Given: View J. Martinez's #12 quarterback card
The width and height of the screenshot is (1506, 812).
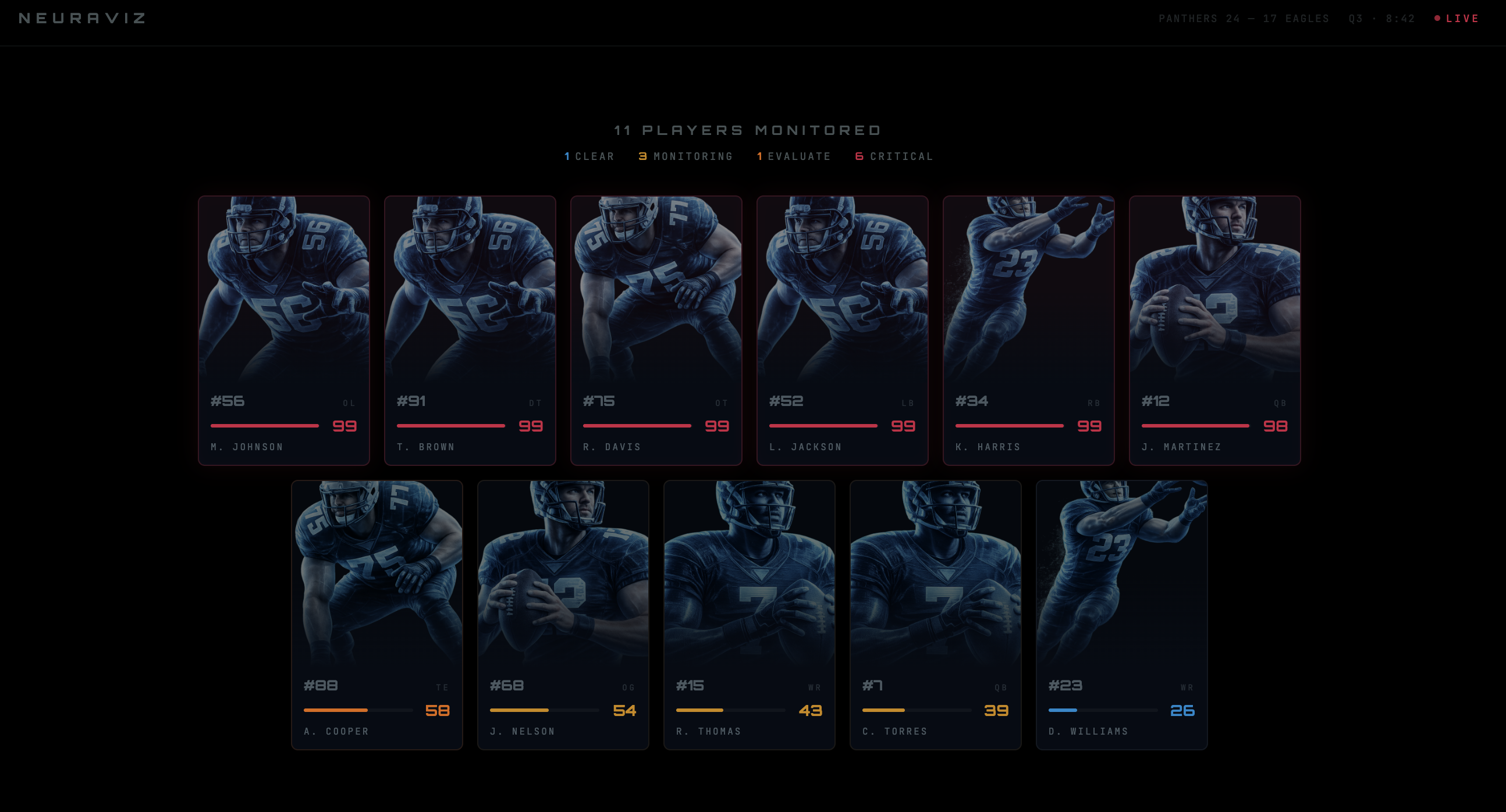Looking at the screenshot, I should pyautogui.click(x=1214, y=330).
